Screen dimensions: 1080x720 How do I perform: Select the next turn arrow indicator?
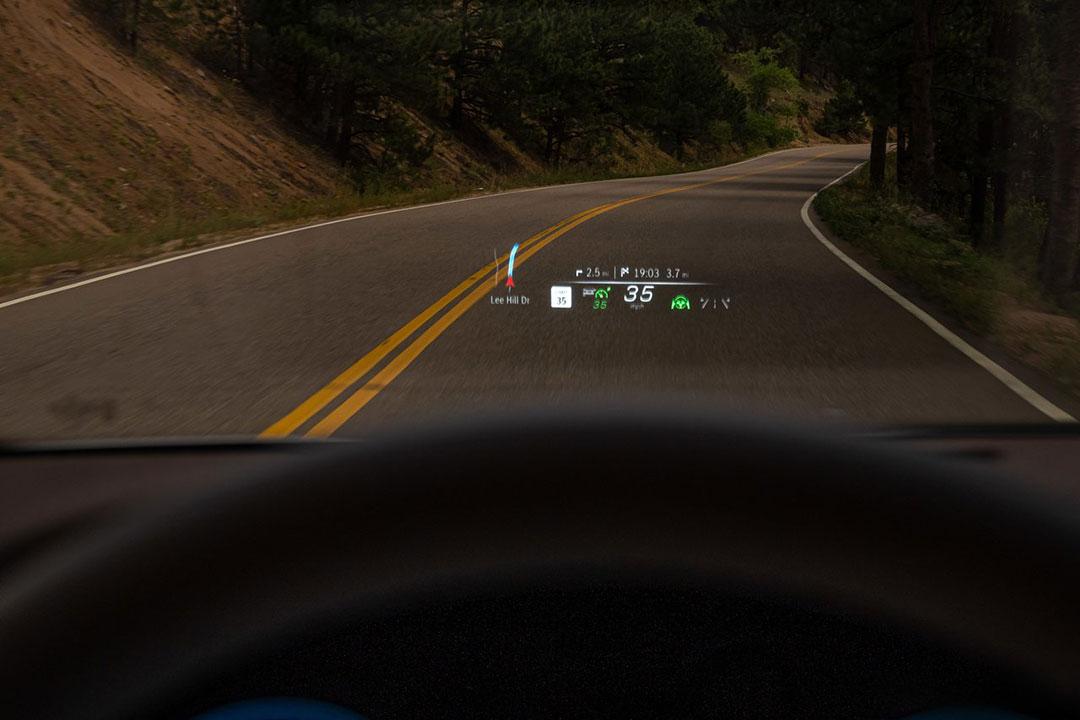579,273
